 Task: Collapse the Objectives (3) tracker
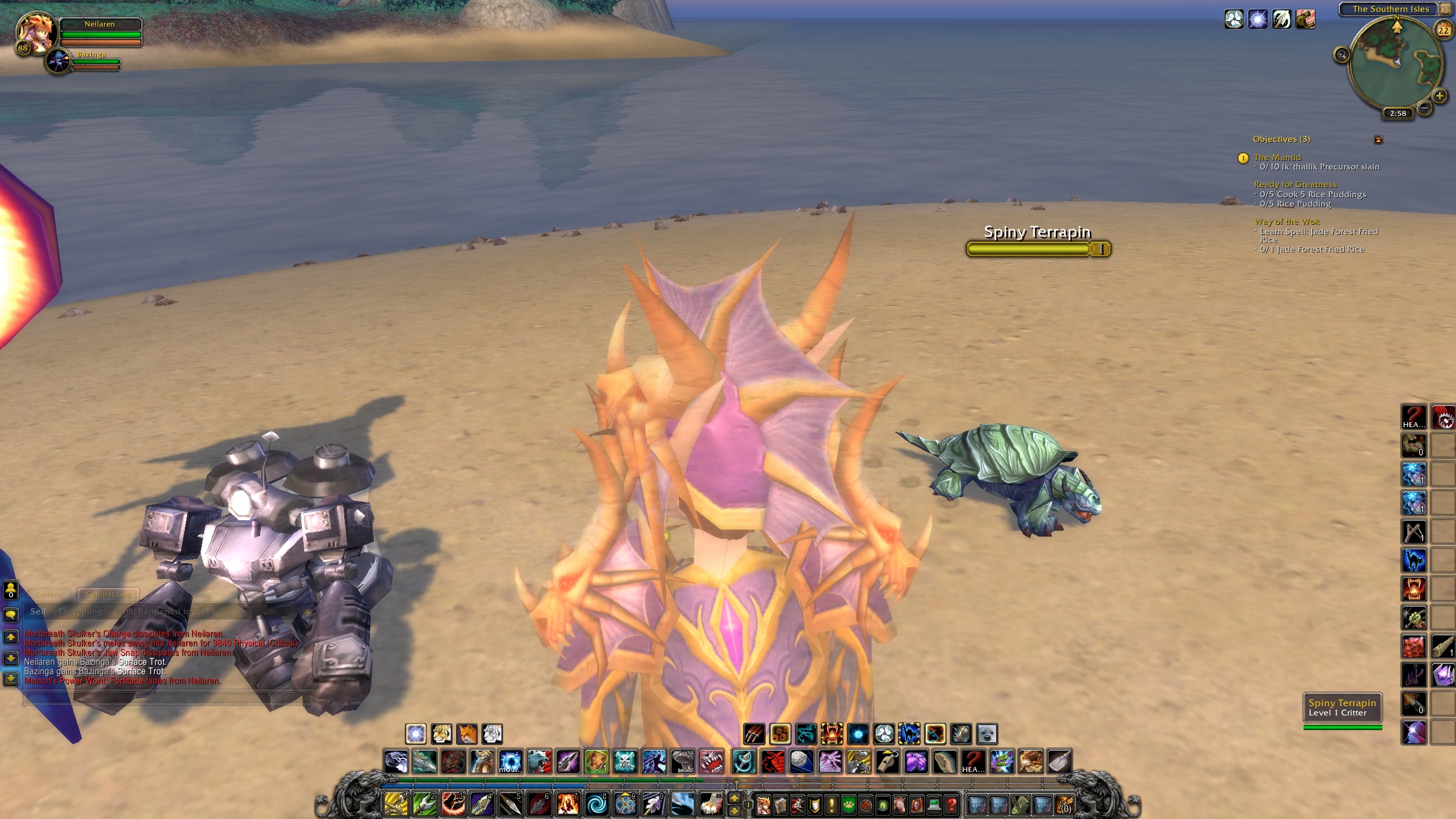tap(1380, 139)
